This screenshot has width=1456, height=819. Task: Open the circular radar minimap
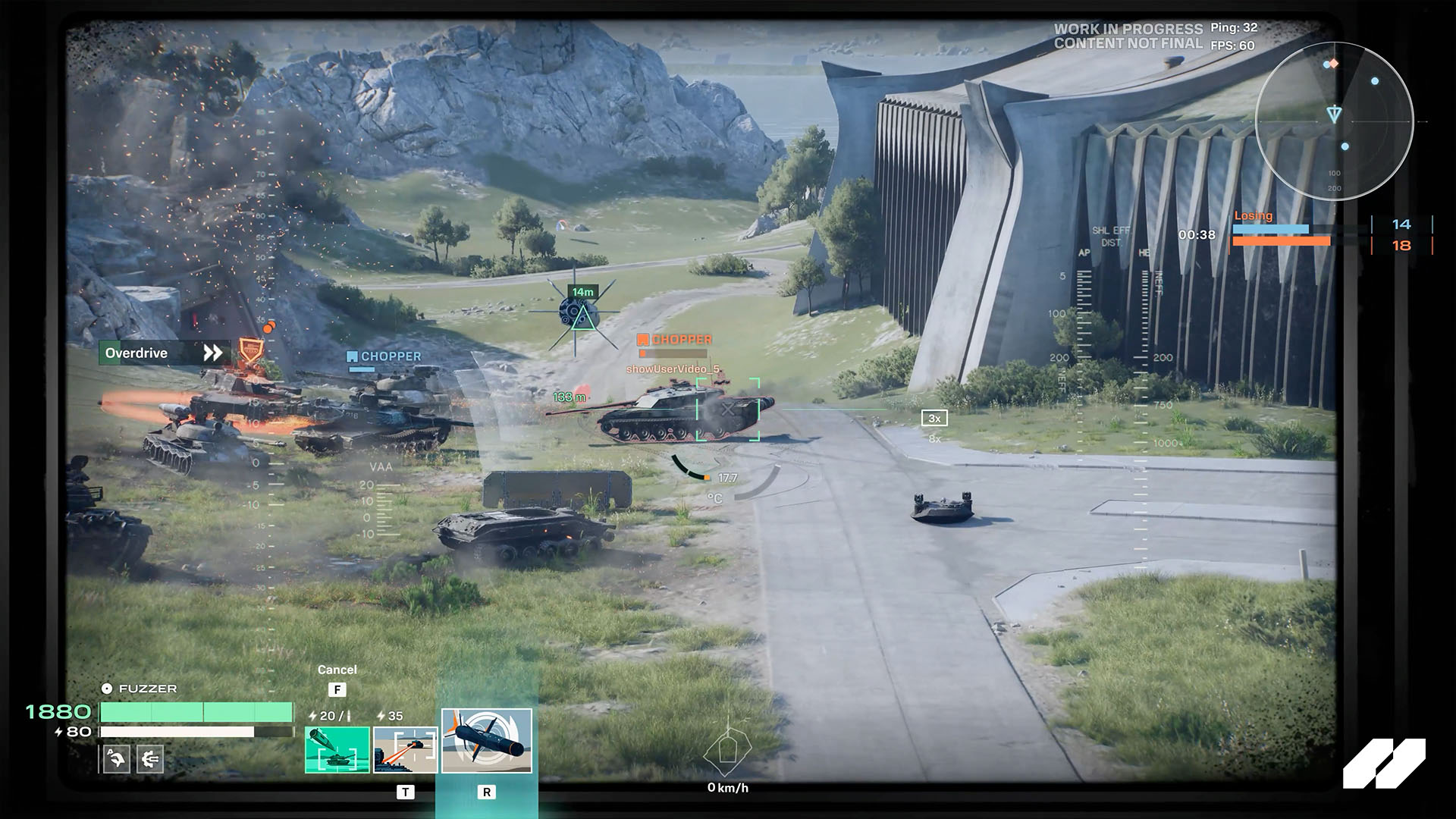[x=1334, y=121]
